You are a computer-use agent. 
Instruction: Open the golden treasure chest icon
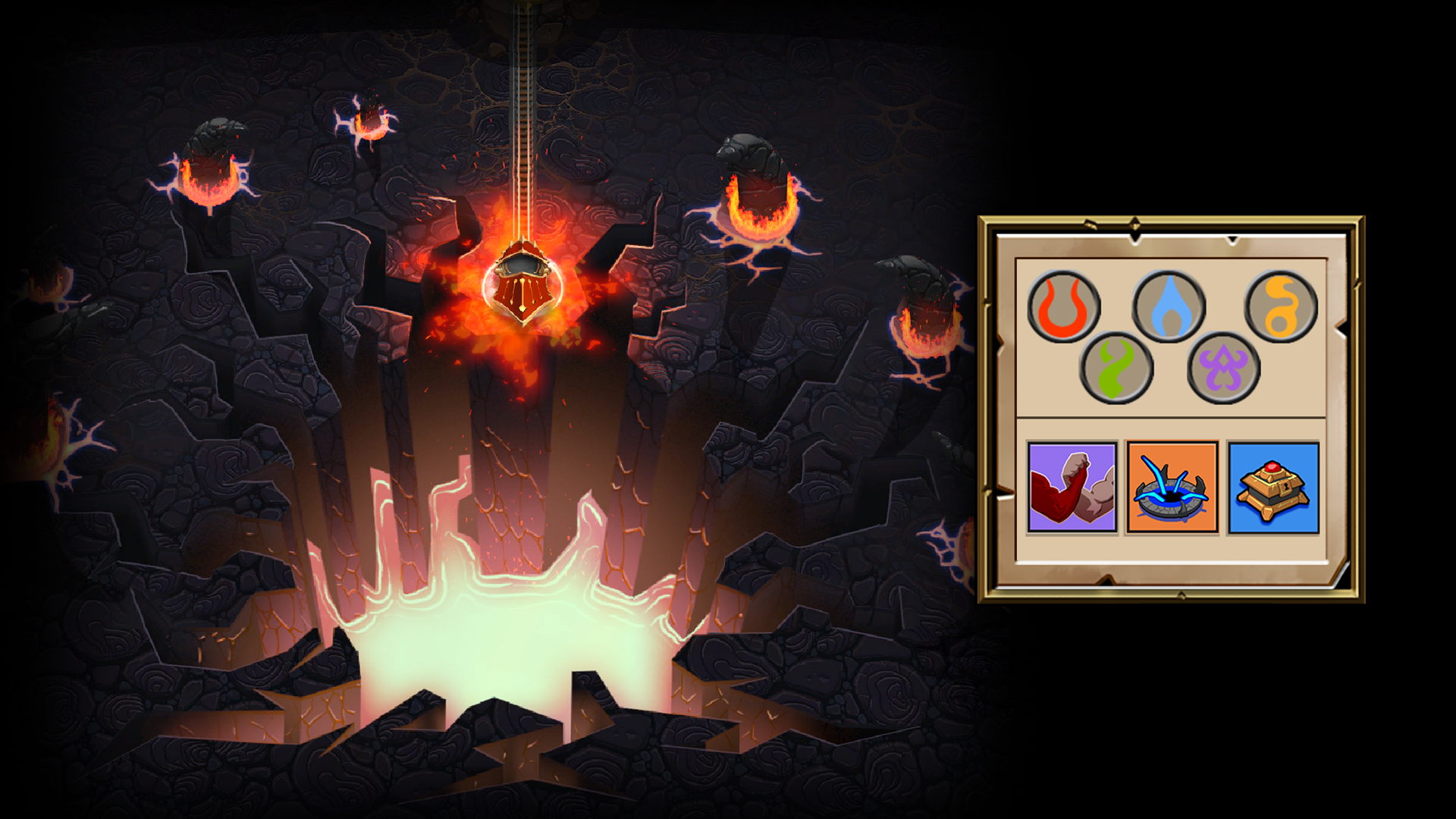coord(1273,488)
